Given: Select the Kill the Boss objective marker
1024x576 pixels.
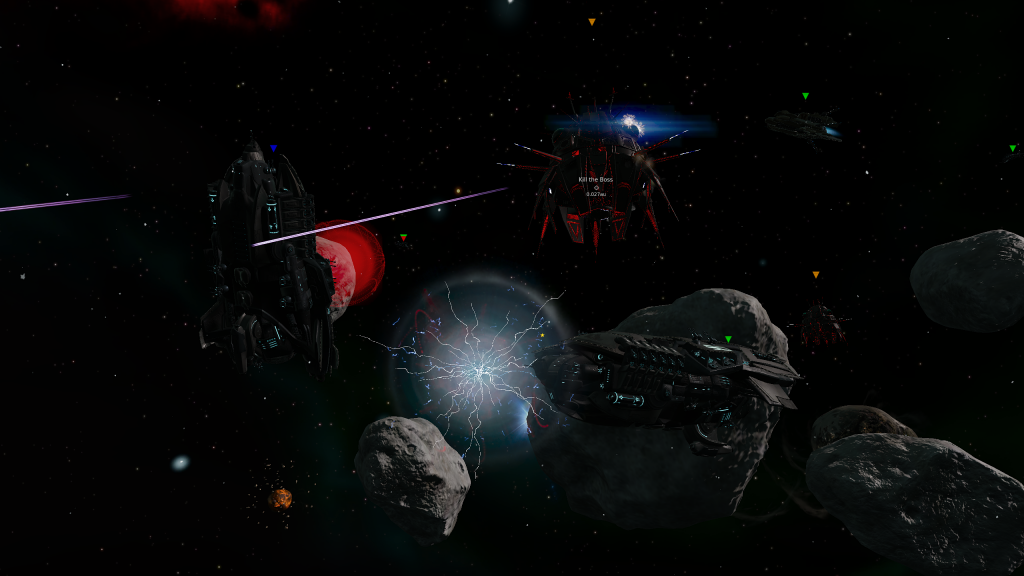Looking at the screenshot, I should (596, 187).
